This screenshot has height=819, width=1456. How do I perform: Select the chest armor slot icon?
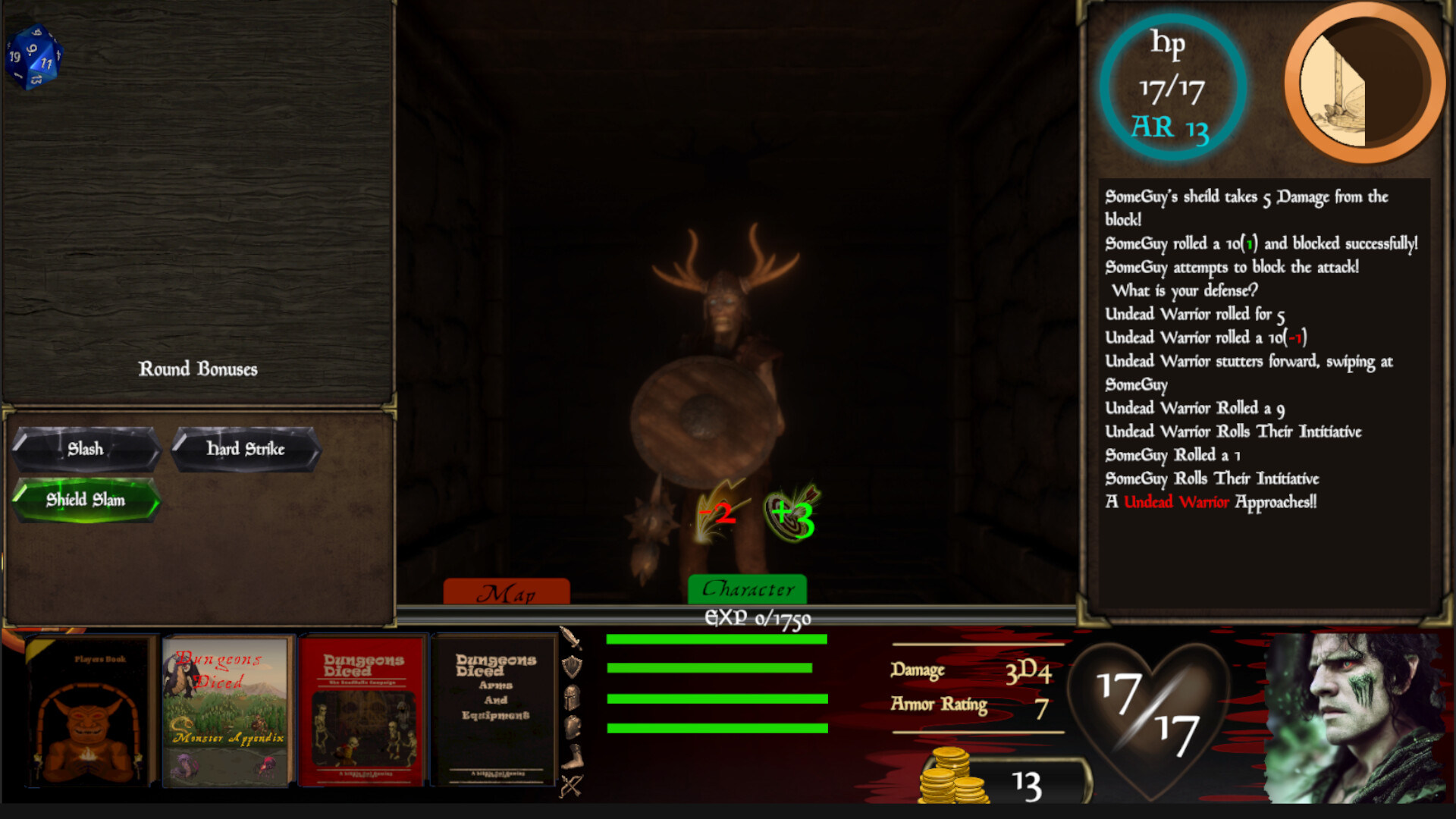pos(572,725)
